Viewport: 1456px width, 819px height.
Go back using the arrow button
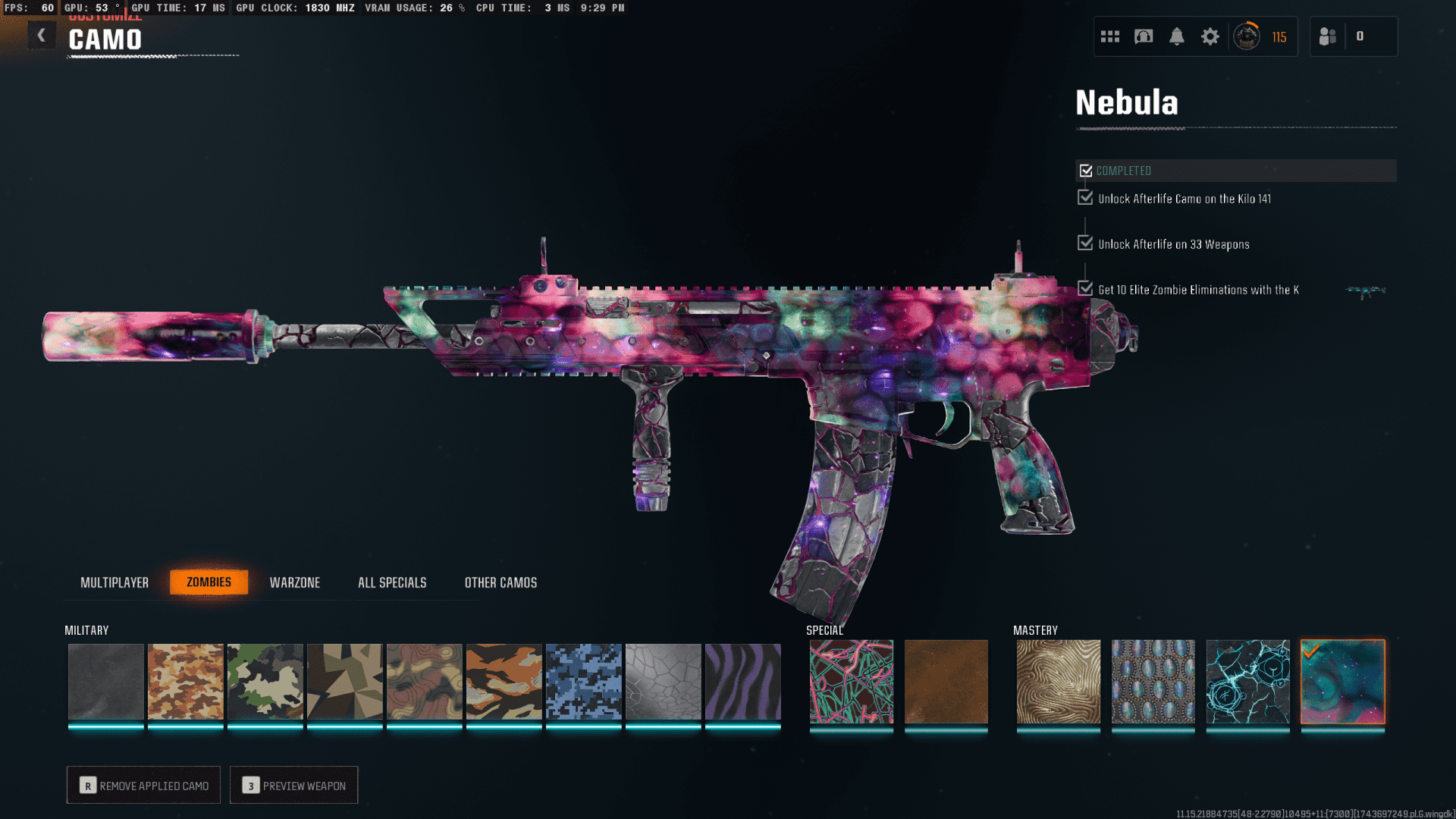coord(42,35)
